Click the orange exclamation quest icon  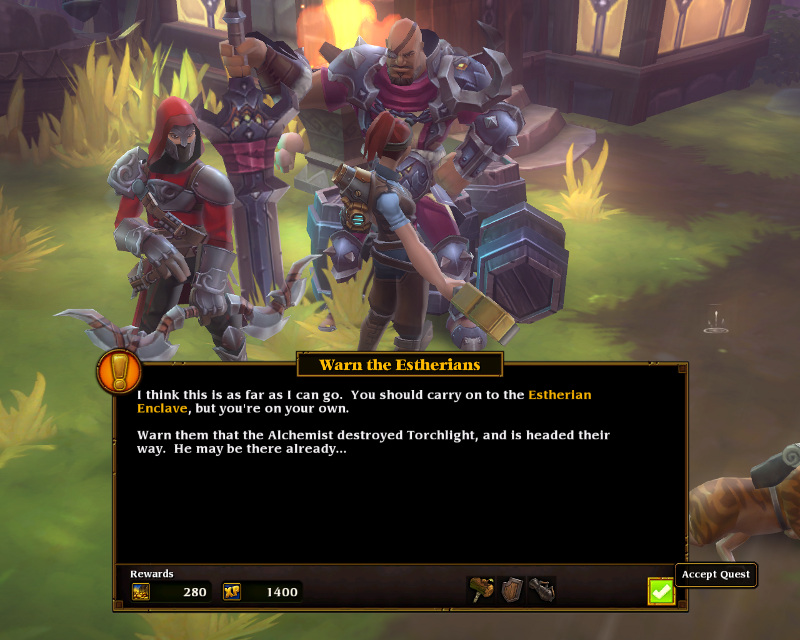click(119, 371)
